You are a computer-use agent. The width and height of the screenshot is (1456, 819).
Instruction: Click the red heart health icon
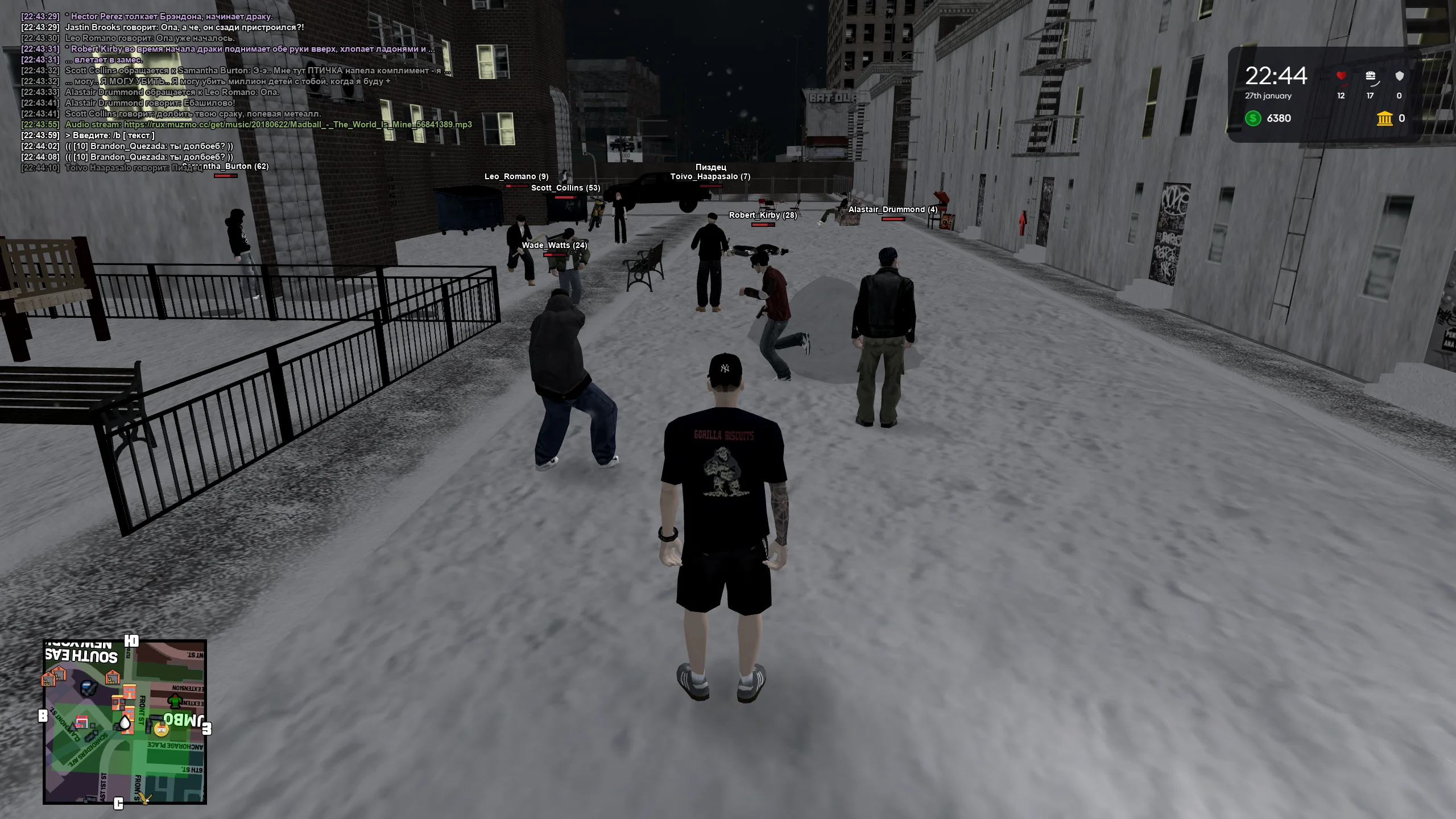point(1341,75)
